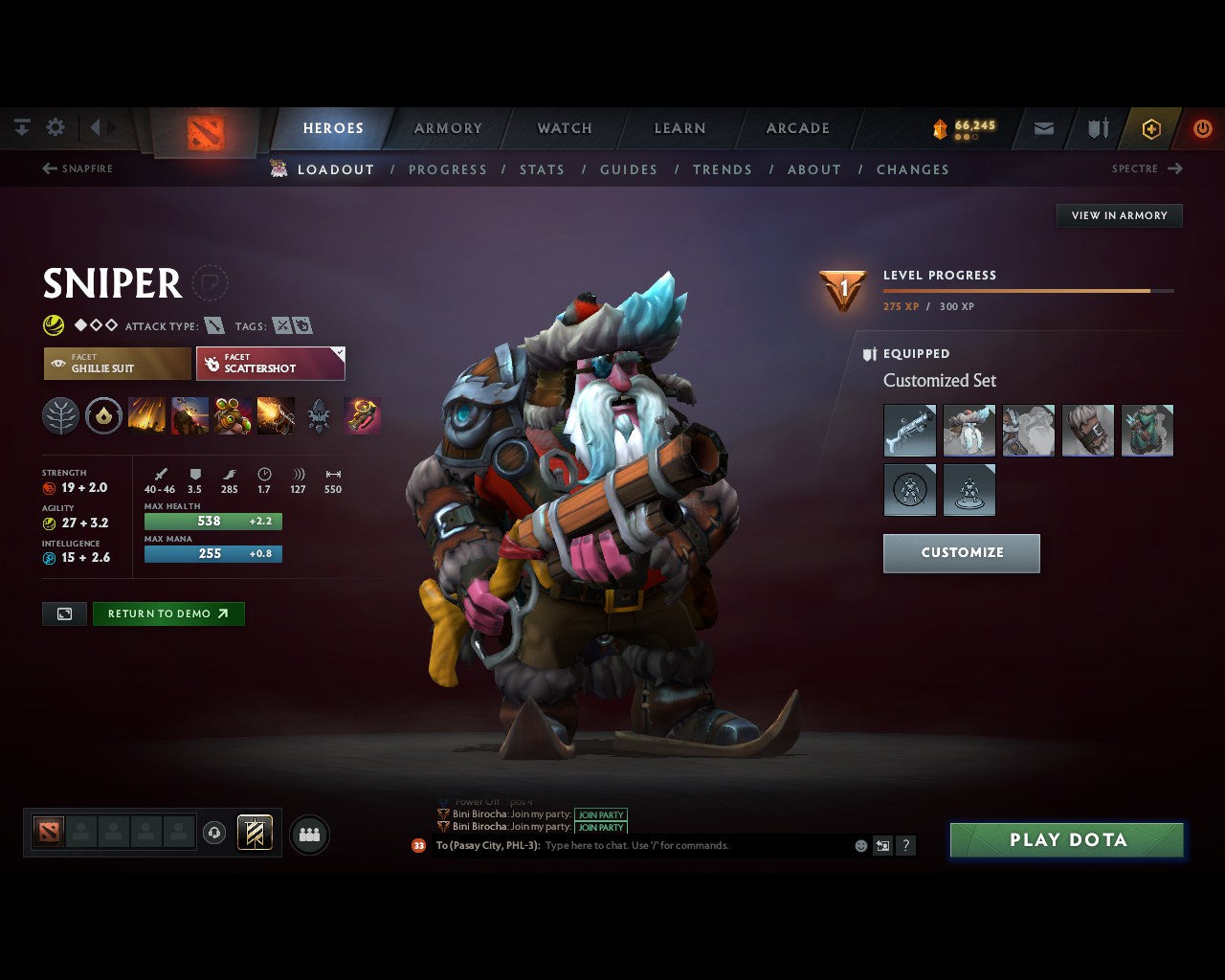Image resolution: width=1225 pixels, height=980 pixels.
Task: Select the Ghillie Suit facet
Action: coord(117,364)
